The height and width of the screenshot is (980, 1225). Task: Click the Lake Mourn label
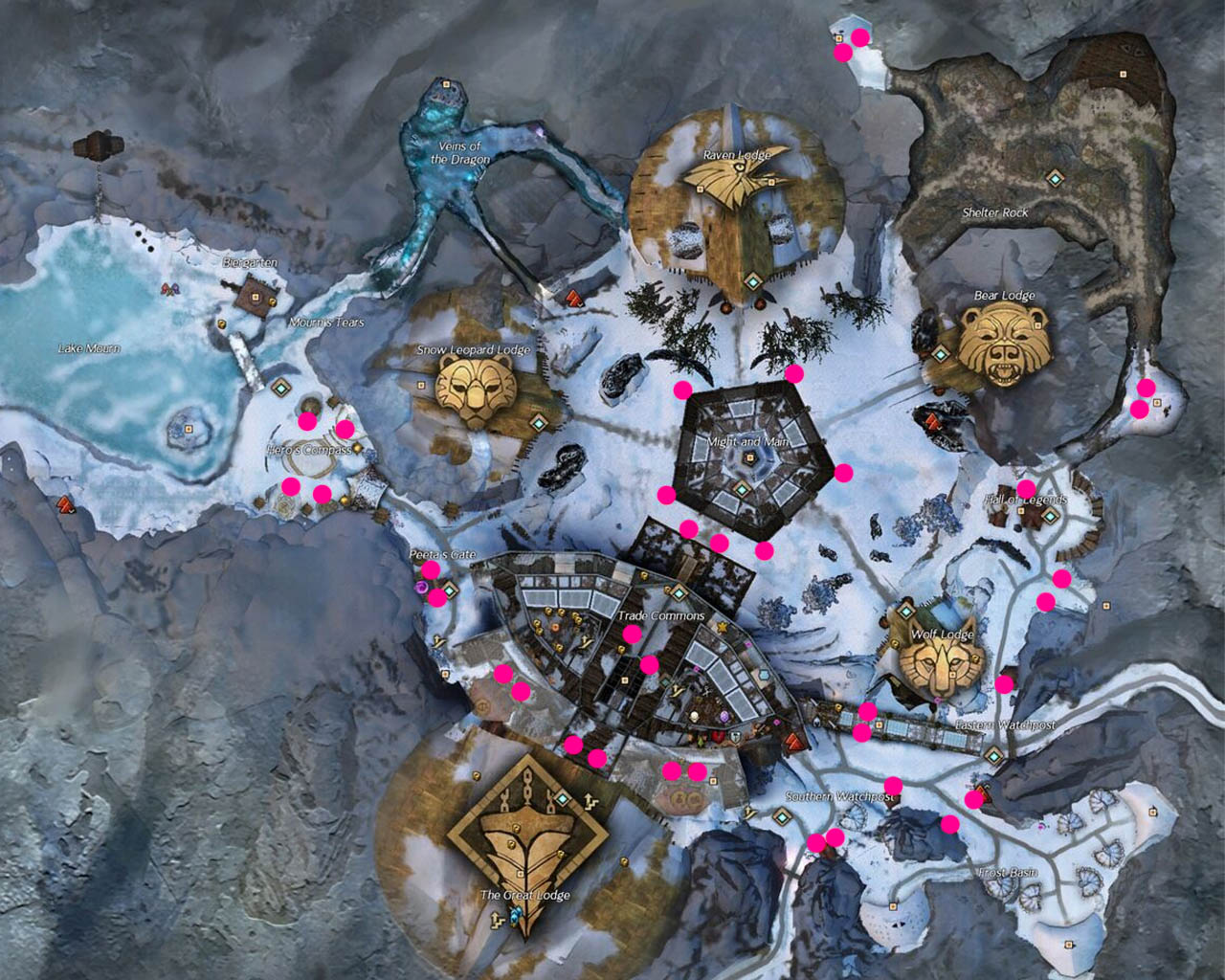click(89, 347)
